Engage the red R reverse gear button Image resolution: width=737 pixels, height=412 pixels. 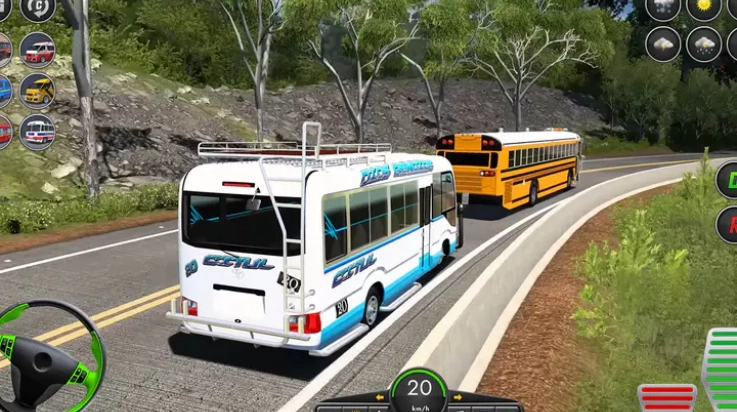click(x=728, y=225)
